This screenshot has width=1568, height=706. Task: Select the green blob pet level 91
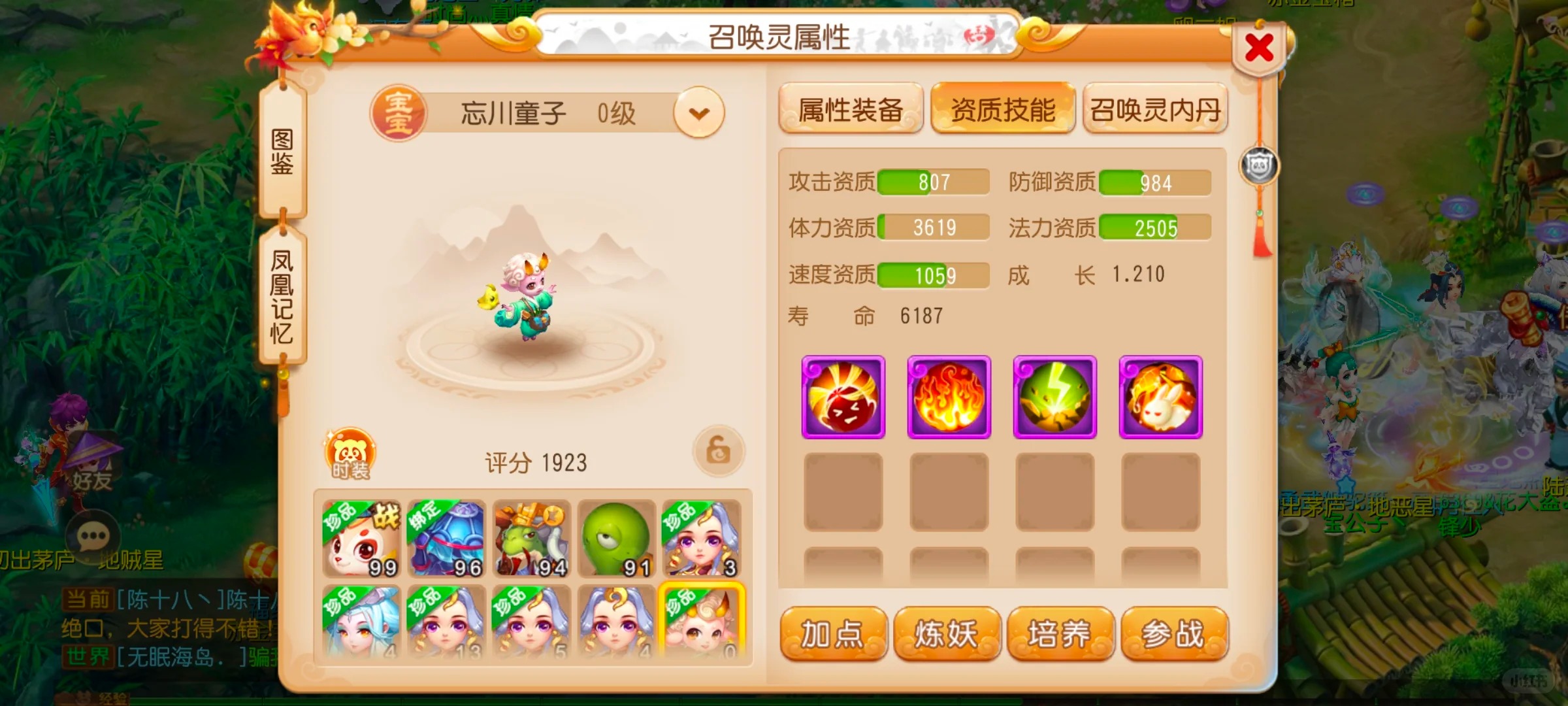coord(616,539)
